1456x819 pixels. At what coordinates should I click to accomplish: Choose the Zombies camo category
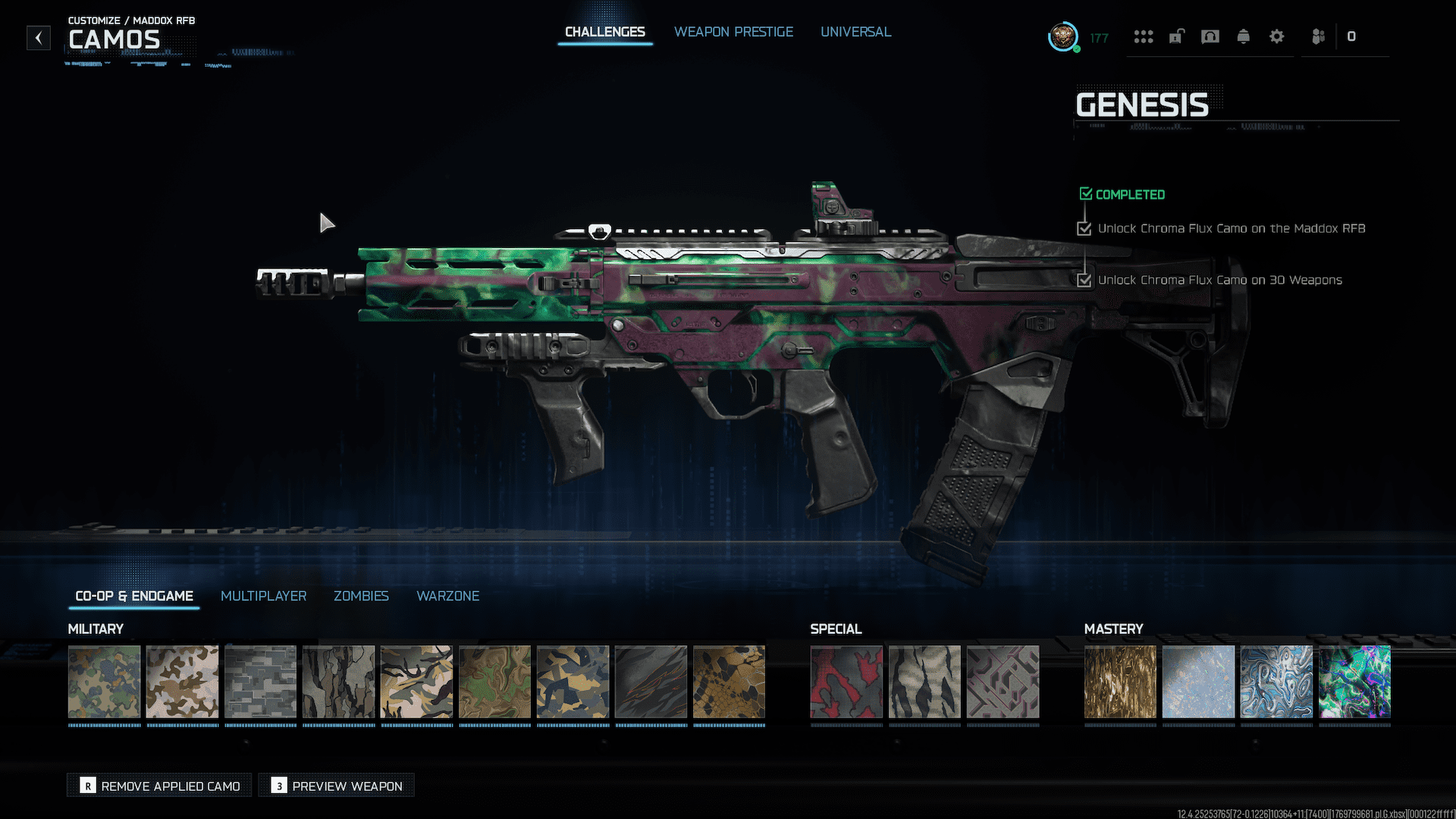(361, 596)
